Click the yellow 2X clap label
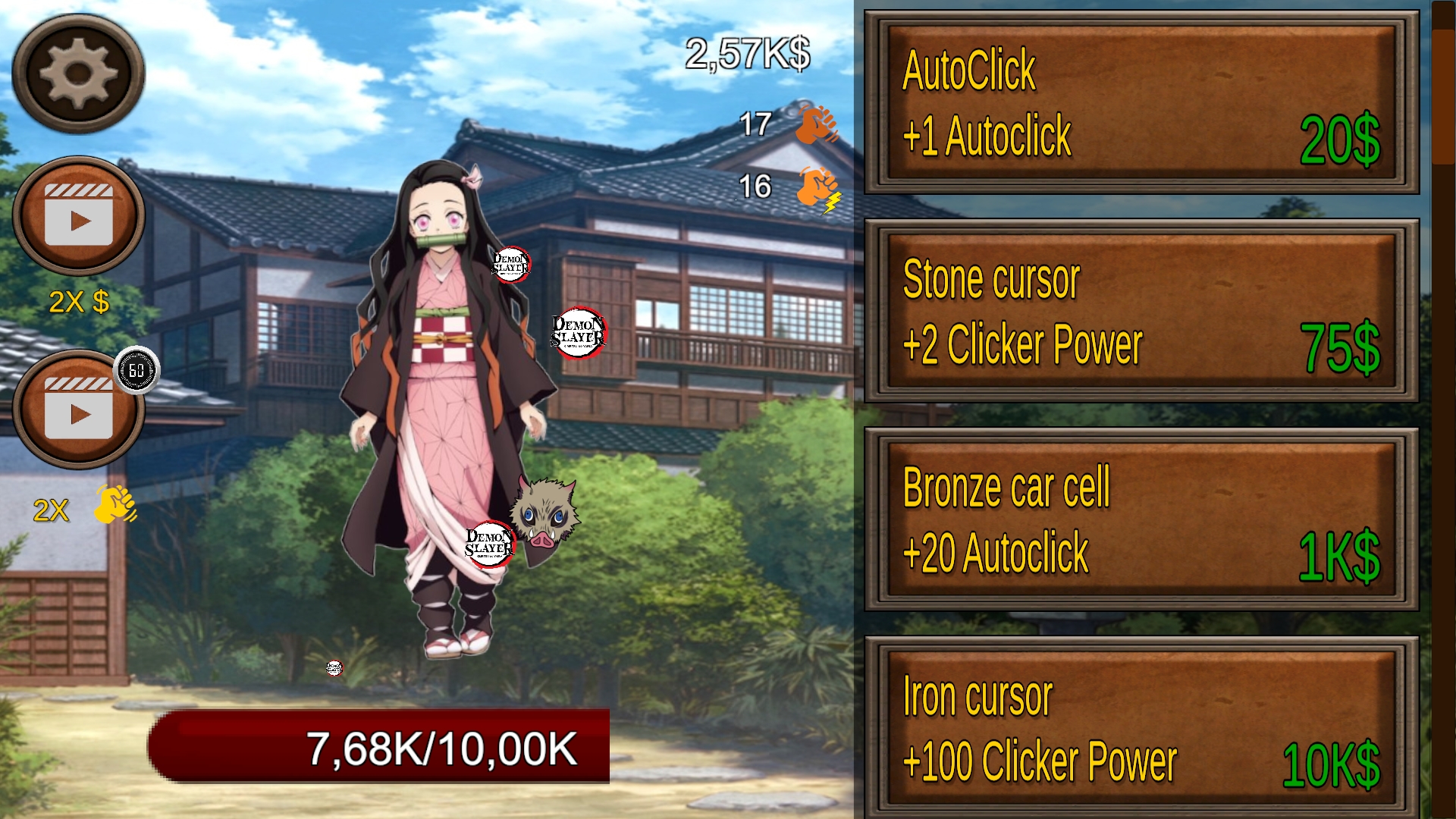This screenshot has height=819, width=1456. (x=49, y=510)
